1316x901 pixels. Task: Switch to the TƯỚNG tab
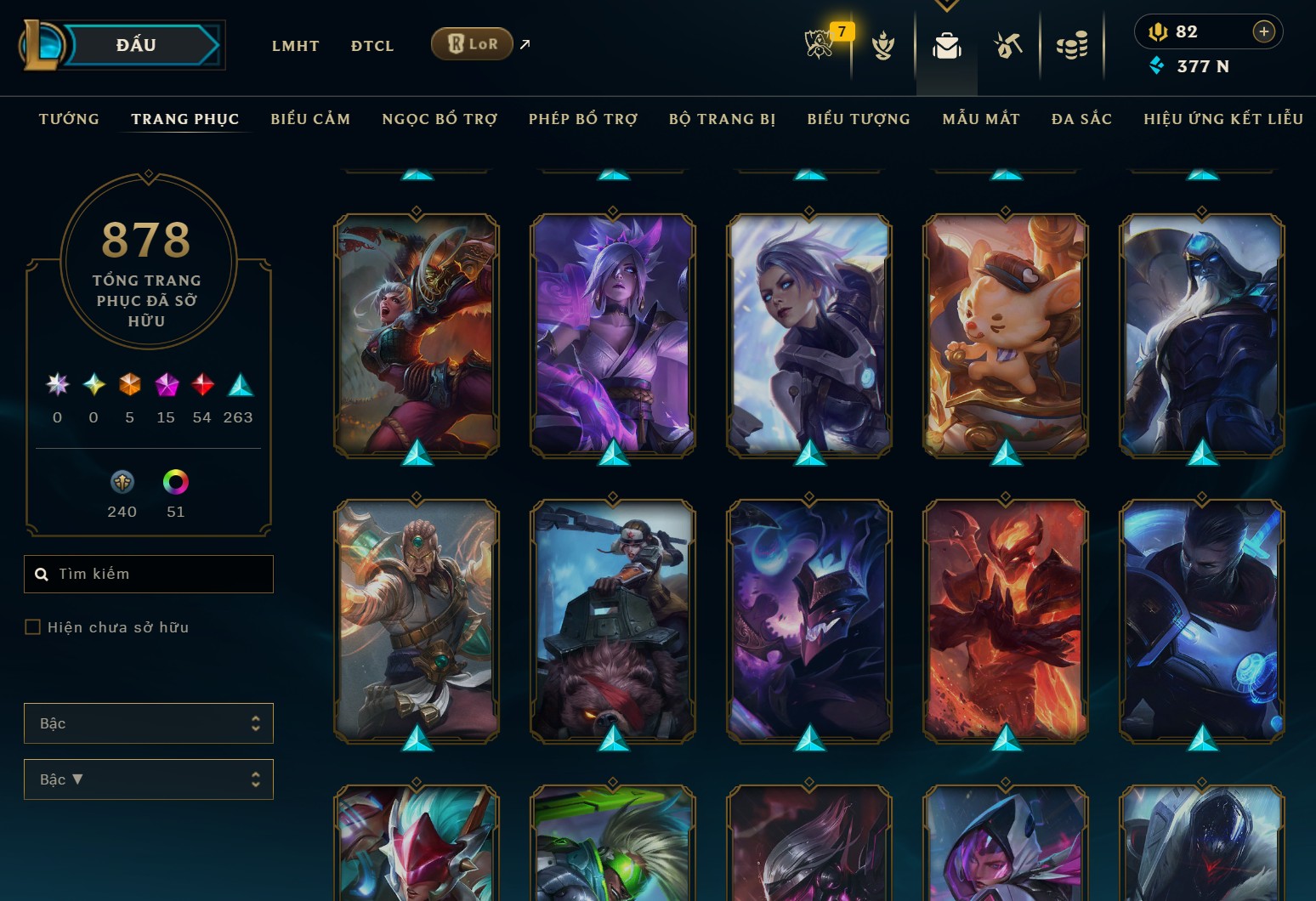pyautogui.click(x=68, y=119)
